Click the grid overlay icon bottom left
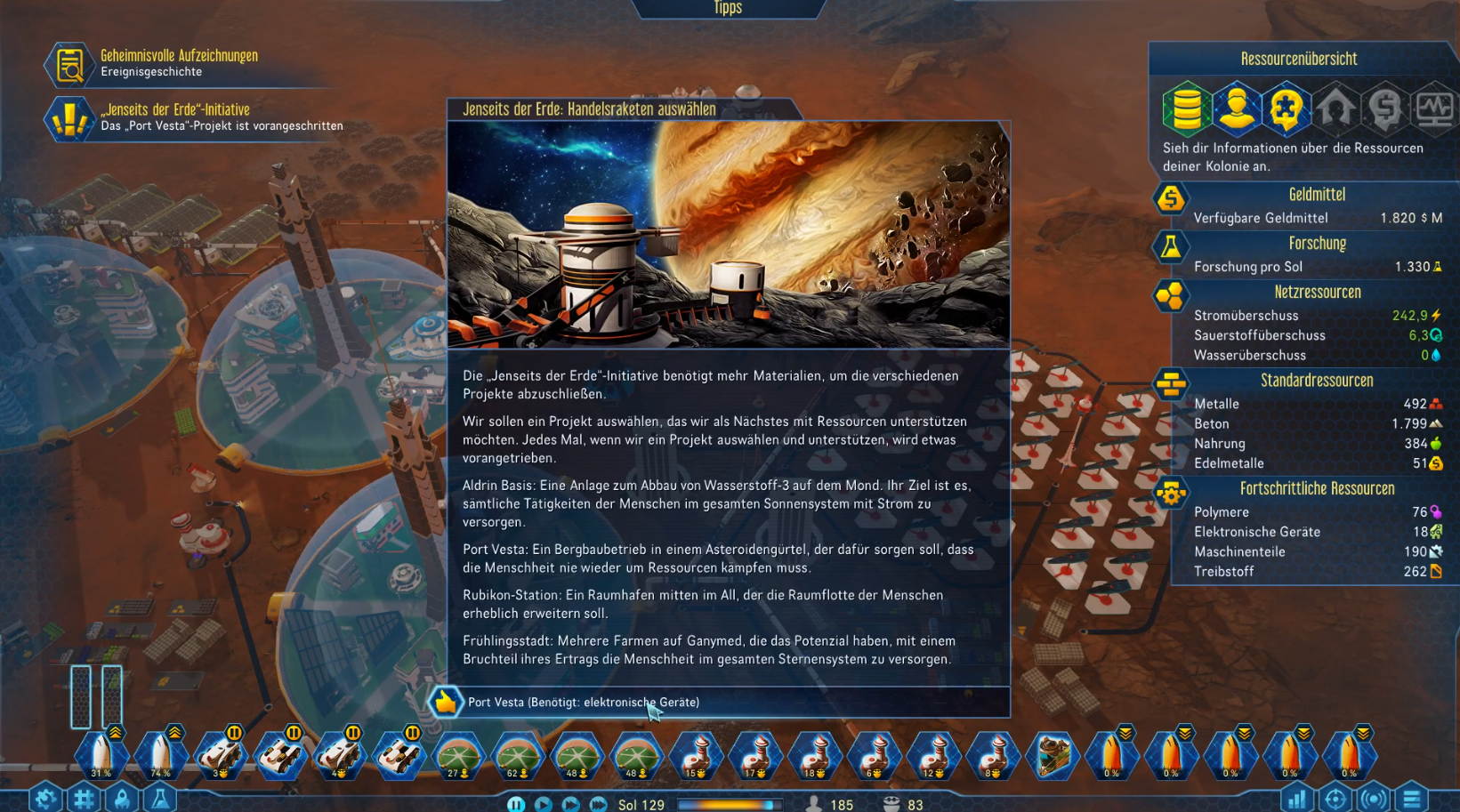This screenshot has width=1460, height=812. tap(84, 799)
